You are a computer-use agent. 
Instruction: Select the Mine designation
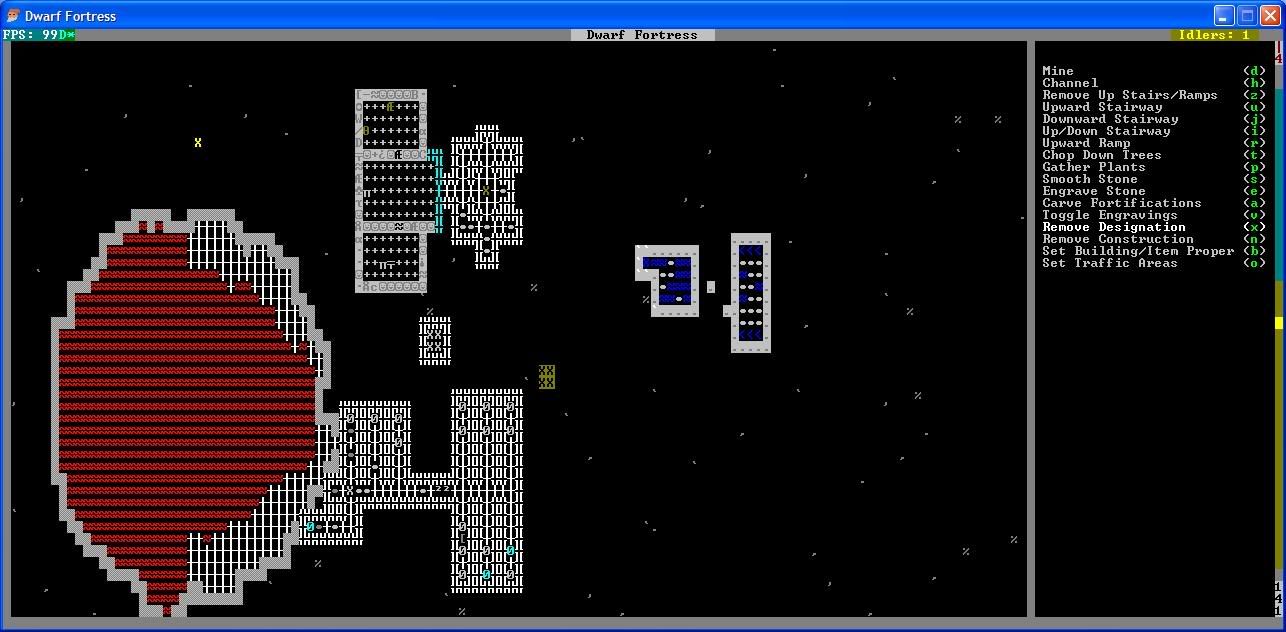(x=1058, y=71)
